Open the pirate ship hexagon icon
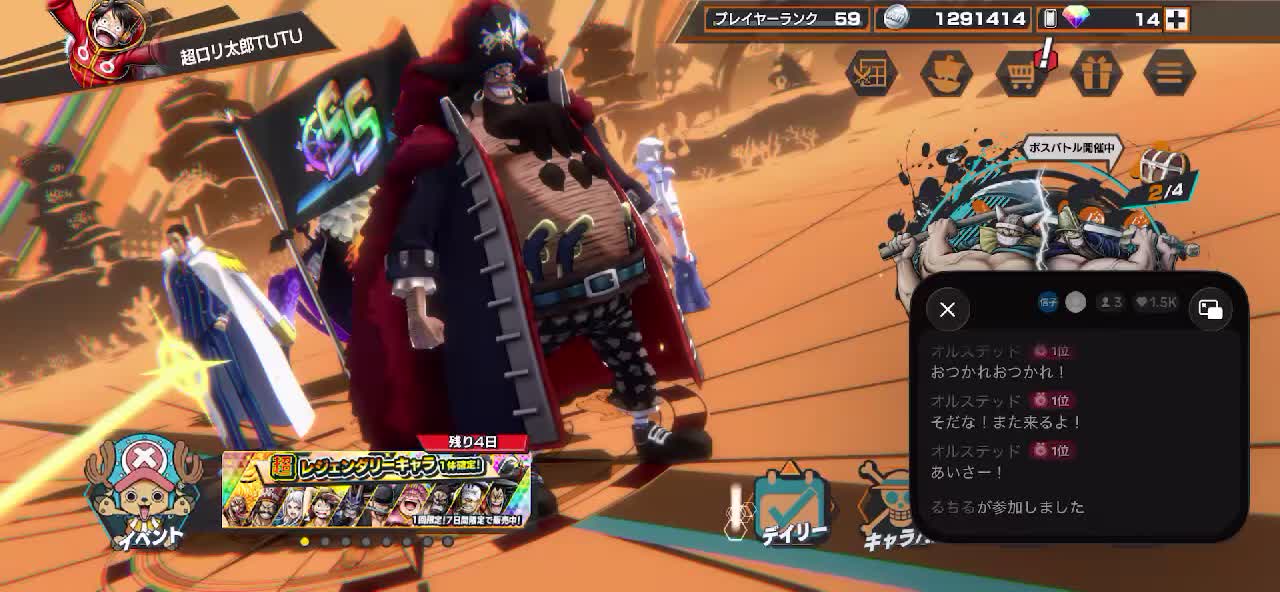The image size is (1280, 592). pyautogui.click(x=946, y=73)
